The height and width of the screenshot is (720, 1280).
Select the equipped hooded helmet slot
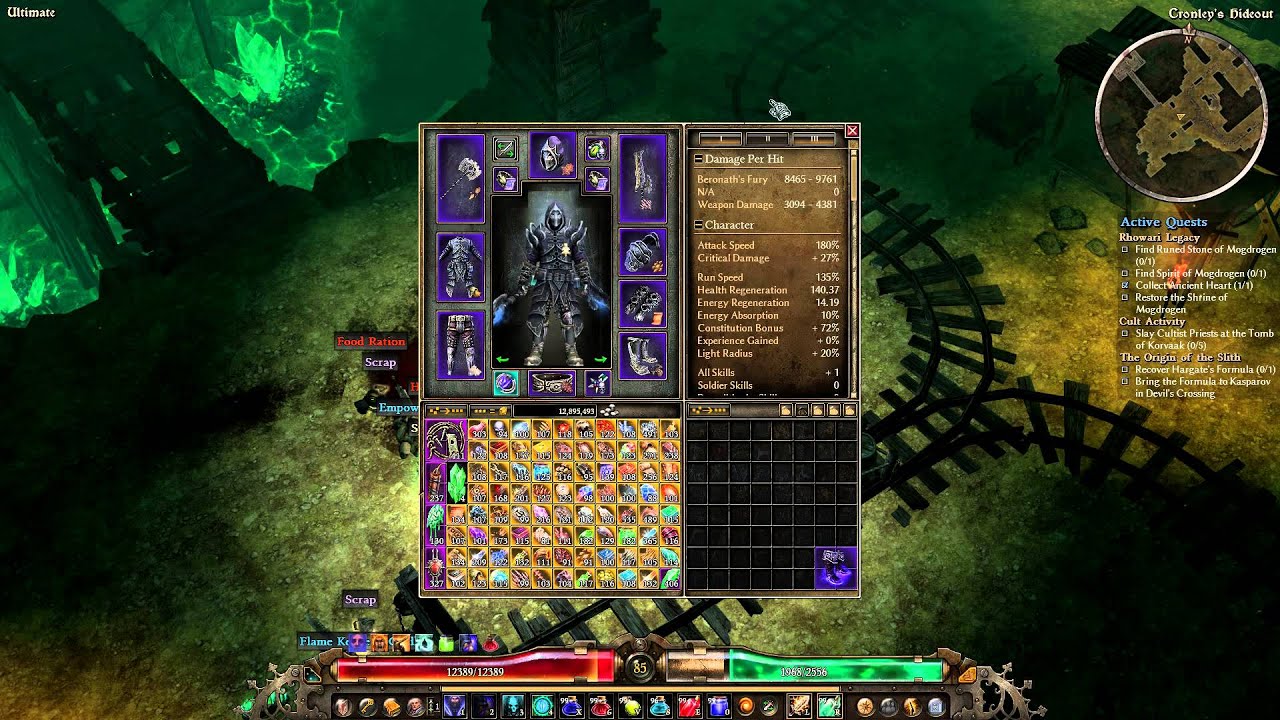click(x=552, y=155)
